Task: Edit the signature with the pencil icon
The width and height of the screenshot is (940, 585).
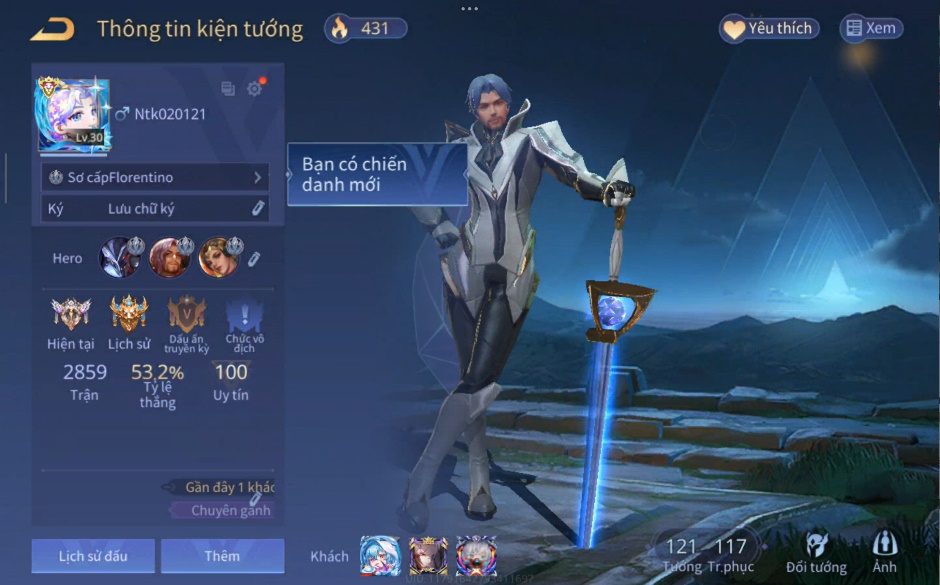Action: 258,209
